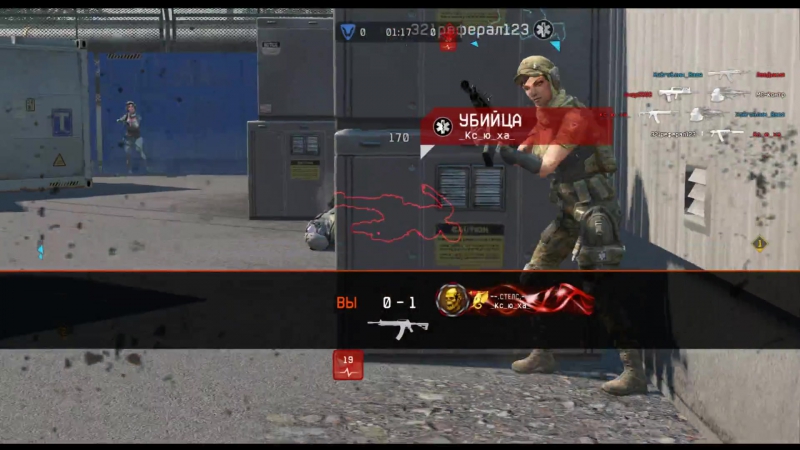800x450 pixels.
Task: Select the blue team emblem in the top scoreboard
Action: pos(347,31)
